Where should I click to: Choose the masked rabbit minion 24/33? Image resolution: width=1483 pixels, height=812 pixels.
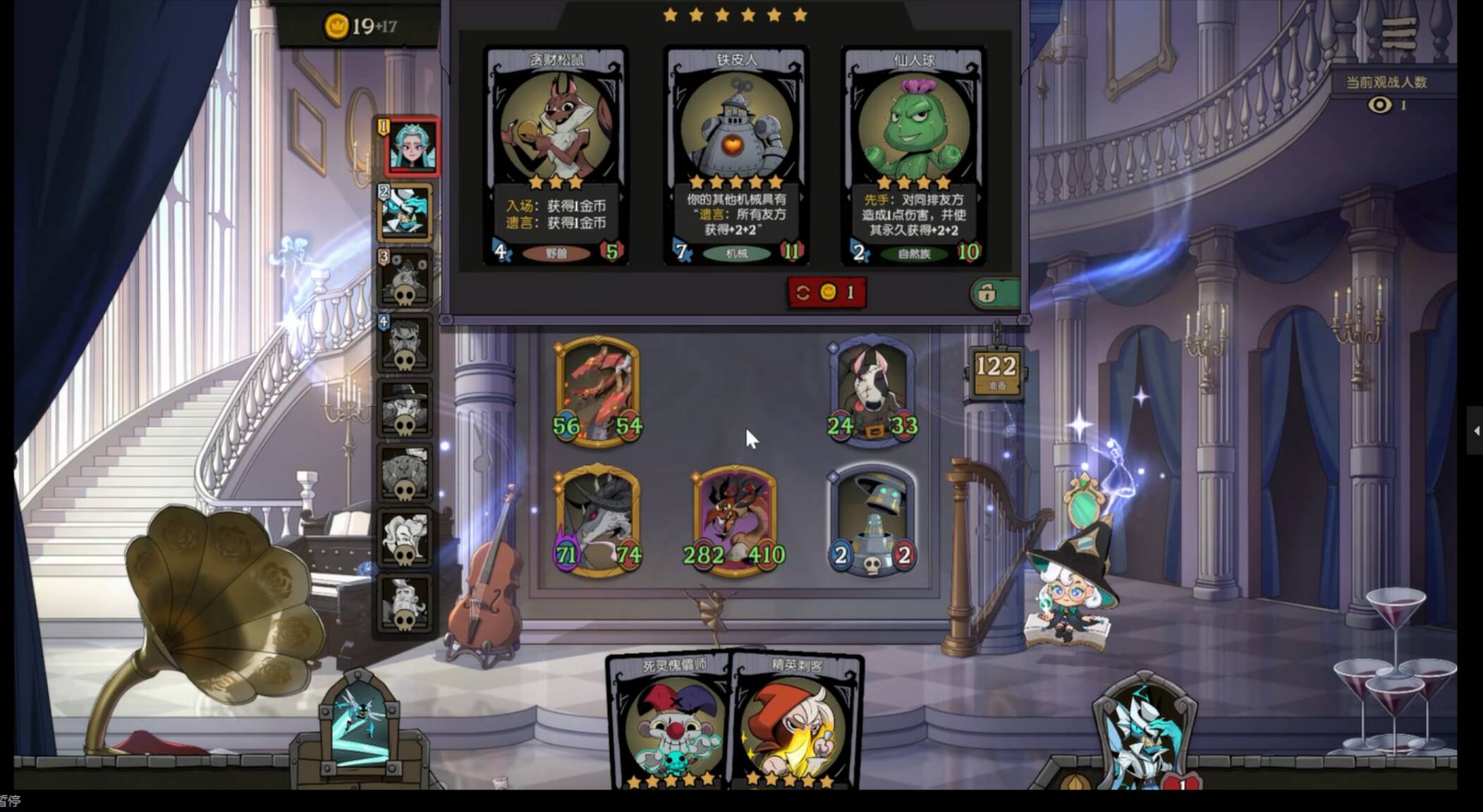click(x=872, y=392)
